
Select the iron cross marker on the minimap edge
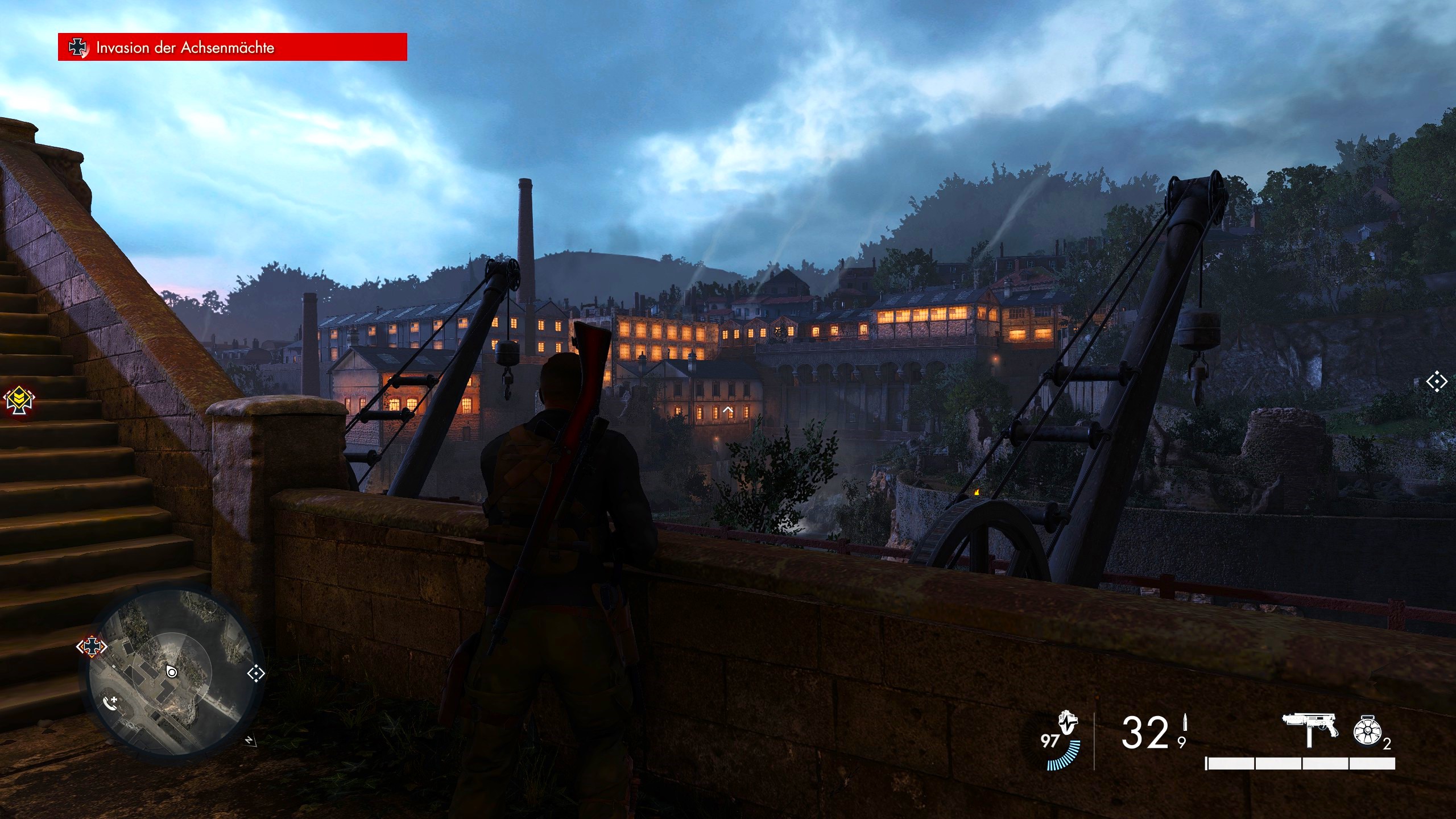[92, 646]
